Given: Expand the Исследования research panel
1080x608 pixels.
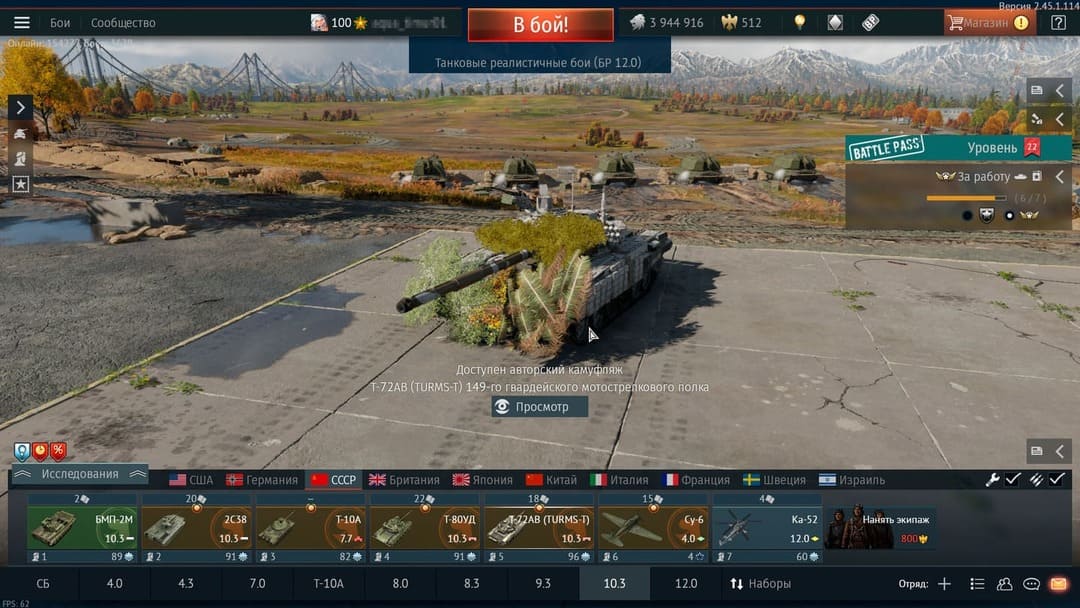Looking at the screenshot, I should [x=80, y=474].
